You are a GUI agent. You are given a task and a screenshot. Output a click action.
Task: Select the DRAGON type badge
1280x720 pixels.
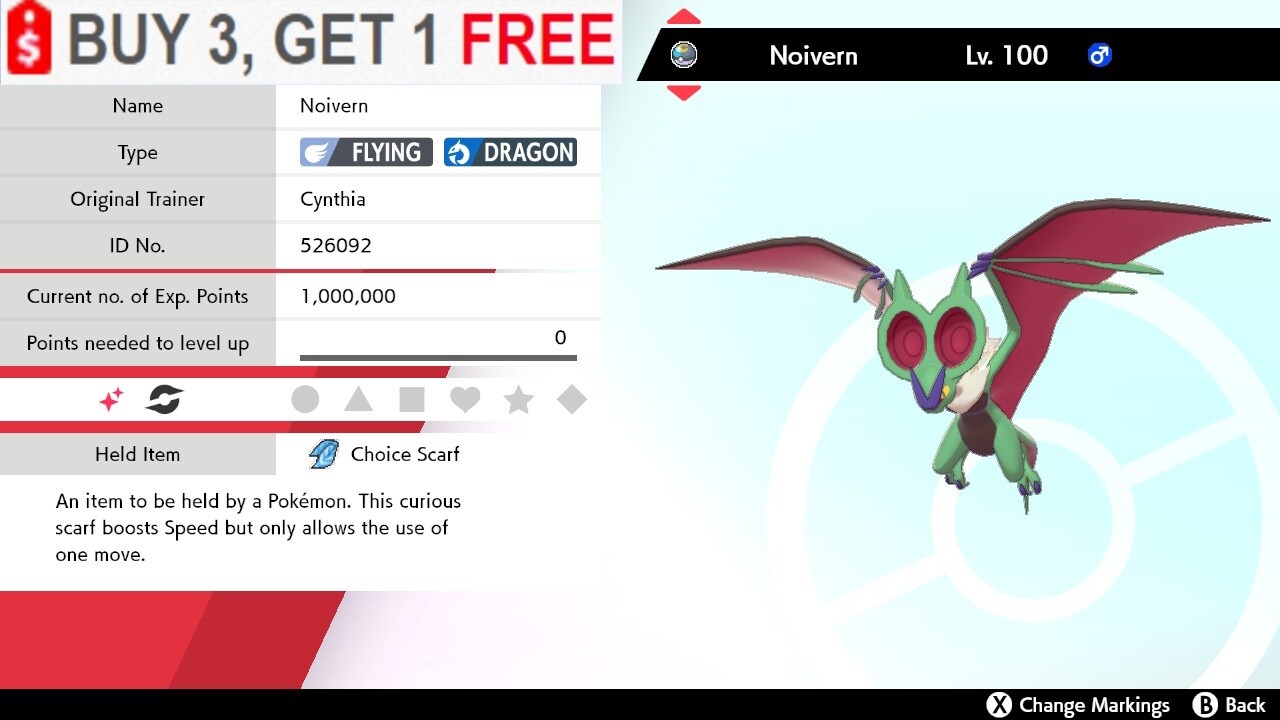coord(511,152)
